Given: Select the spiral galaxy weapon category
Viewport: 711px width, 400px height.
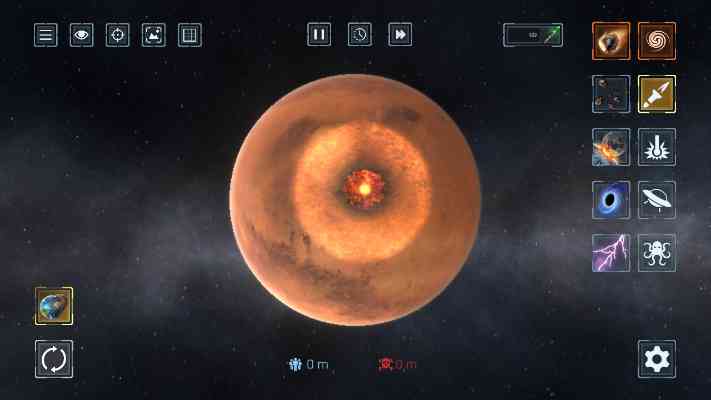Looking at the screenshot, I should (657, 41).
